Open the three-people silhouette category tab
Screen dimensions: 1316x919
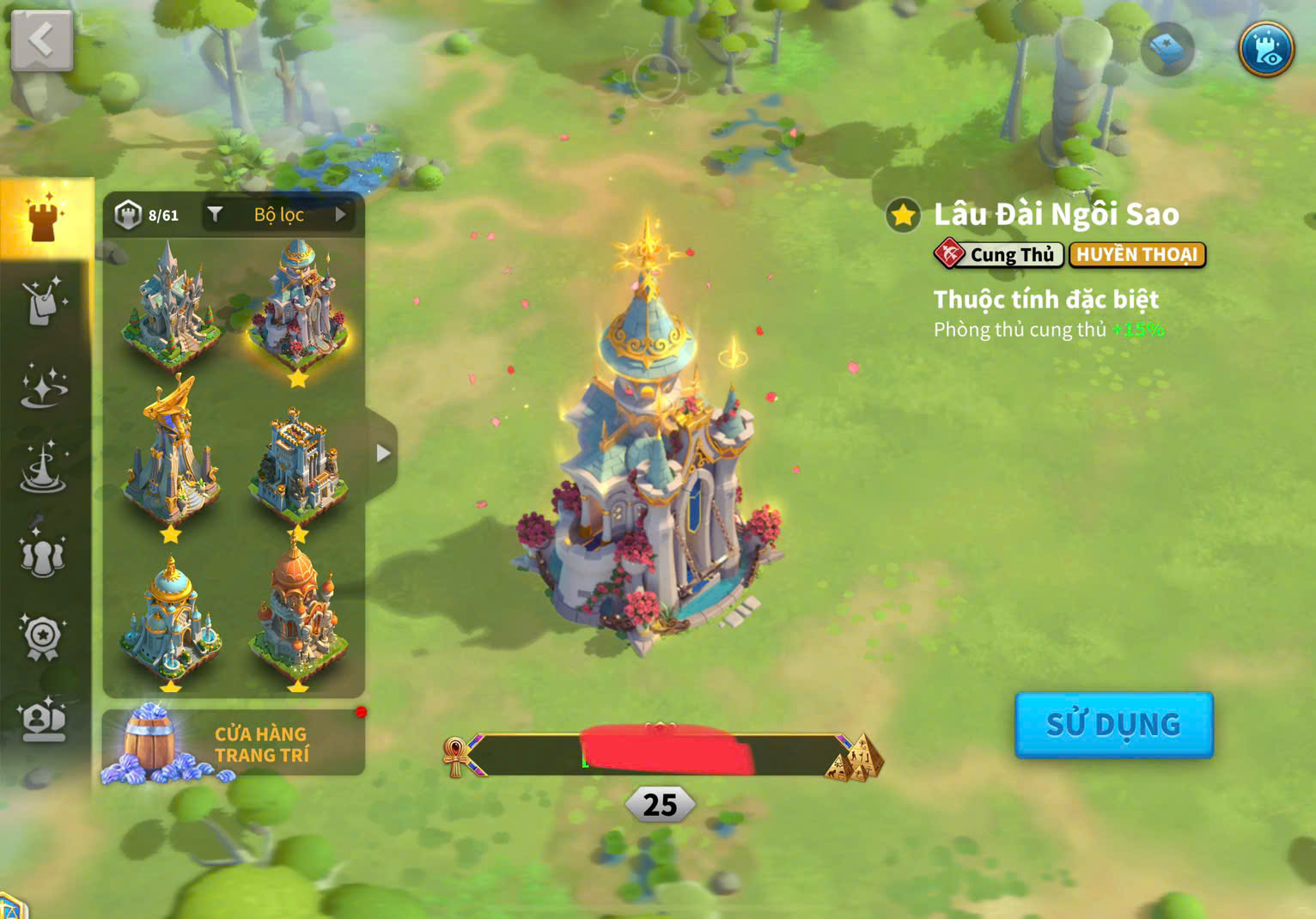point(43,554)
